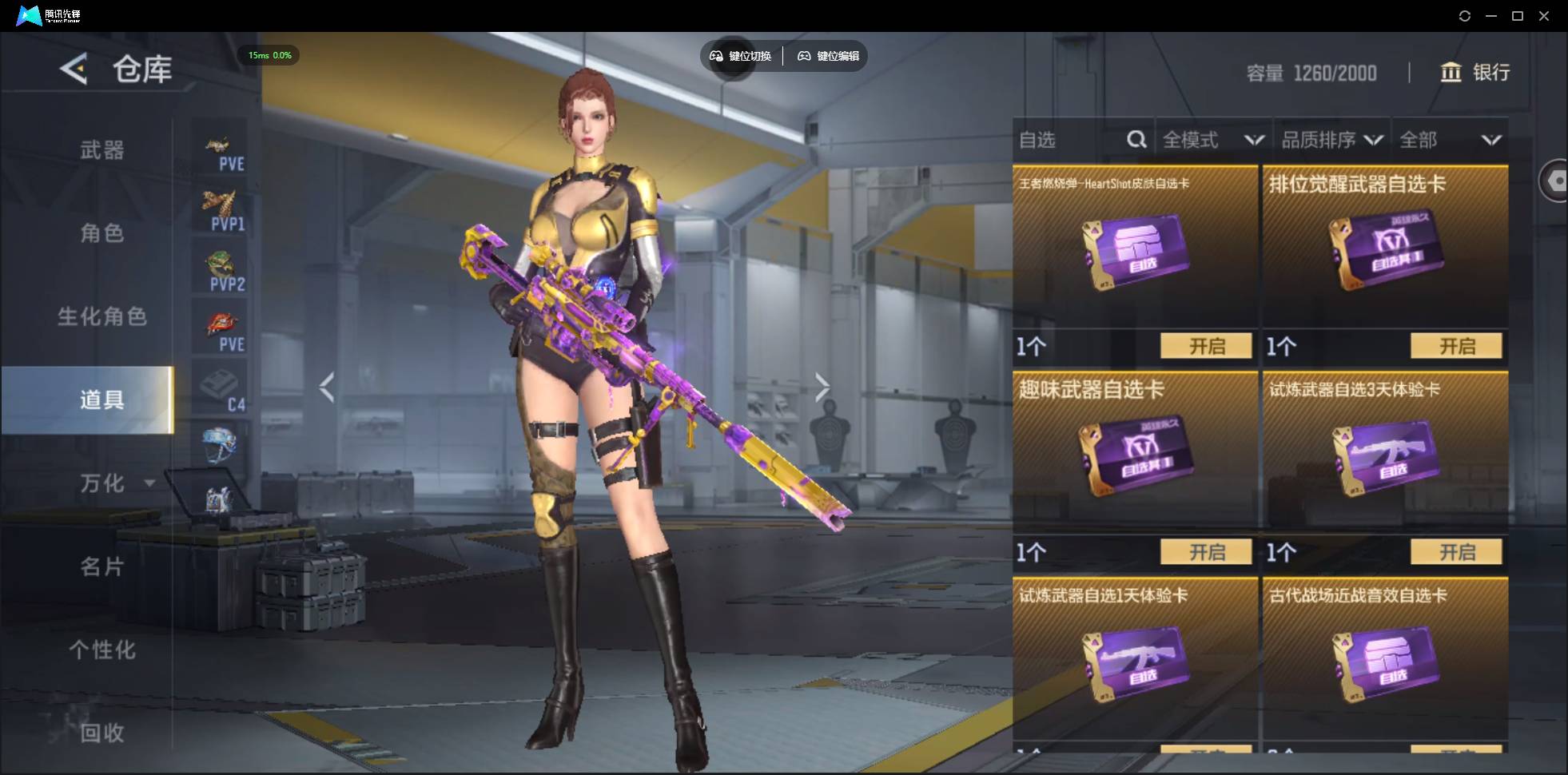Open the 趣味武器自选卡 card
The width and height of the screenshot is (1568, 775).
1206,551
